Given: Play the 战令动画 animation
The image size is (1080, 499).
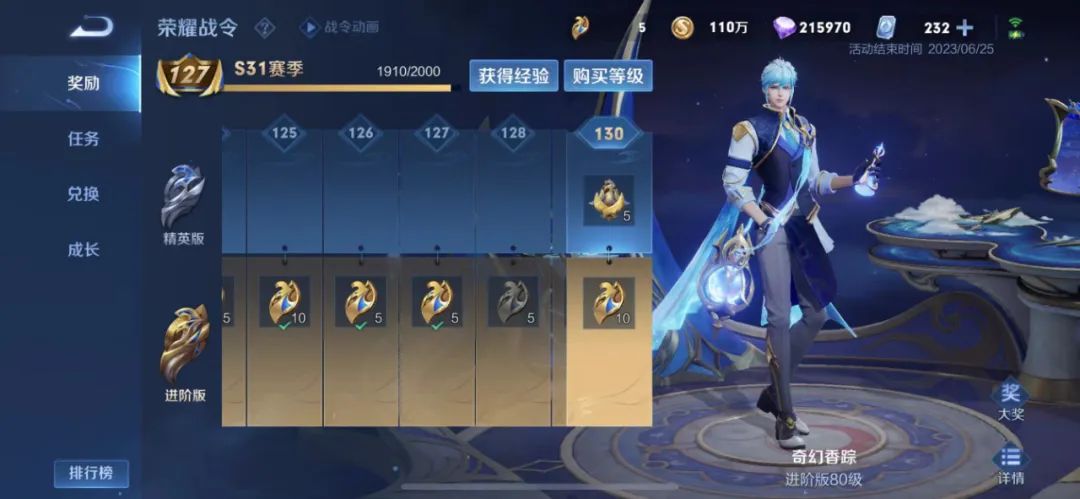Looking at the screenshot, I should click(x=340, y=27).
